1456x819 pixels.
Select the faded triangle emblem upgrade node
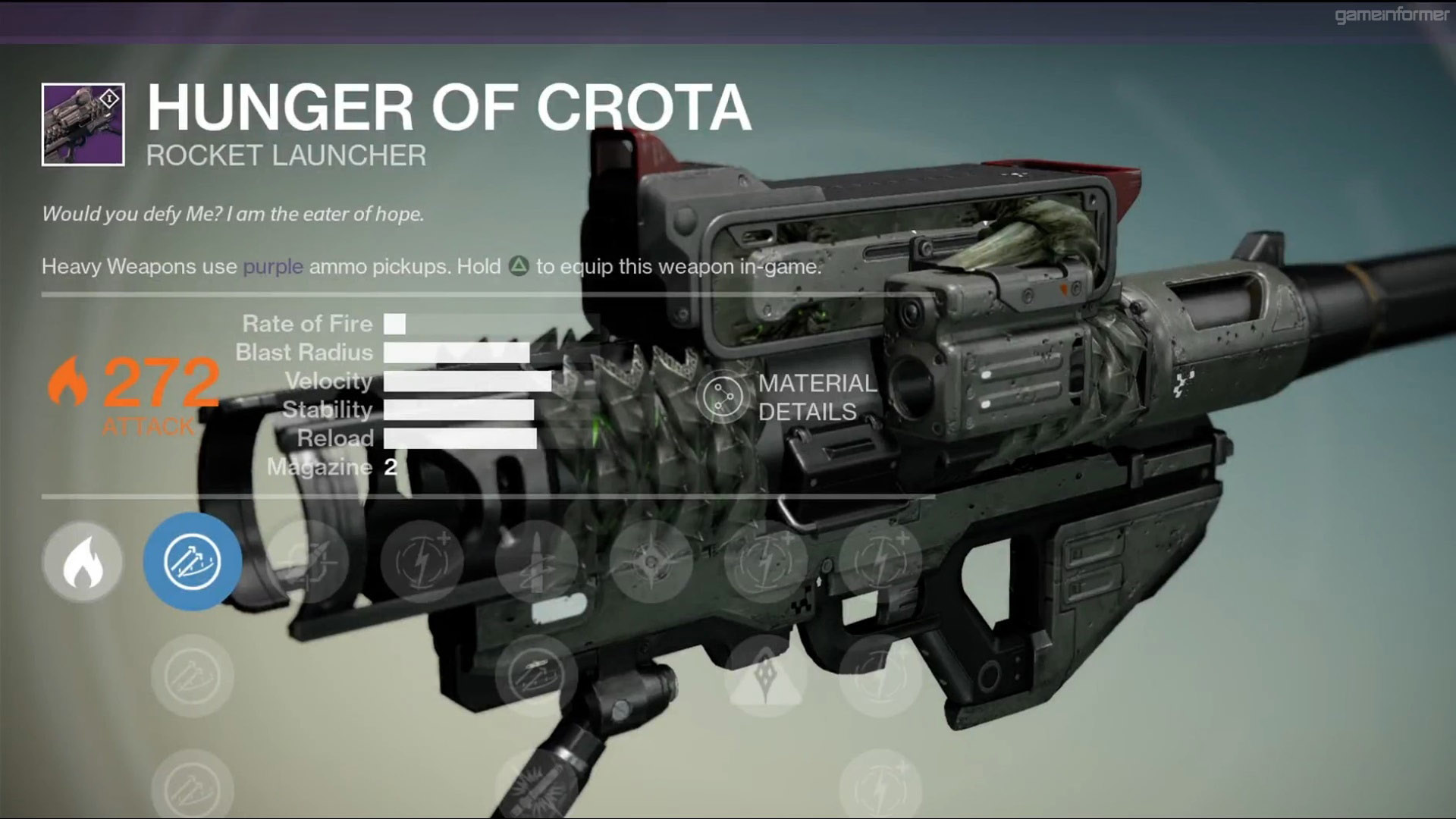pos(765,675)
